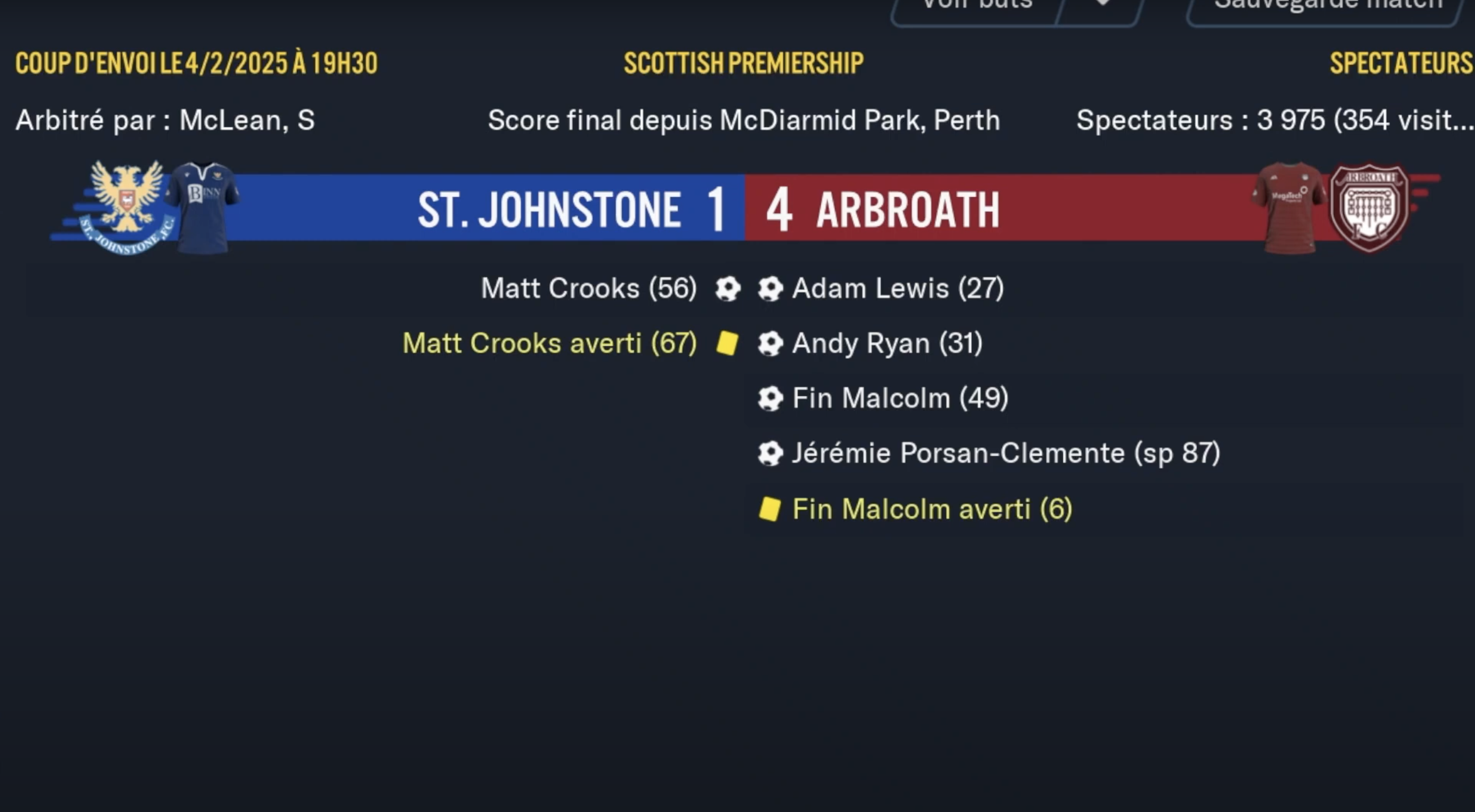Screen dimensions: 1475x812
Task: Select Matt Crooks' goal at minute 56
Action: point(588,288)
